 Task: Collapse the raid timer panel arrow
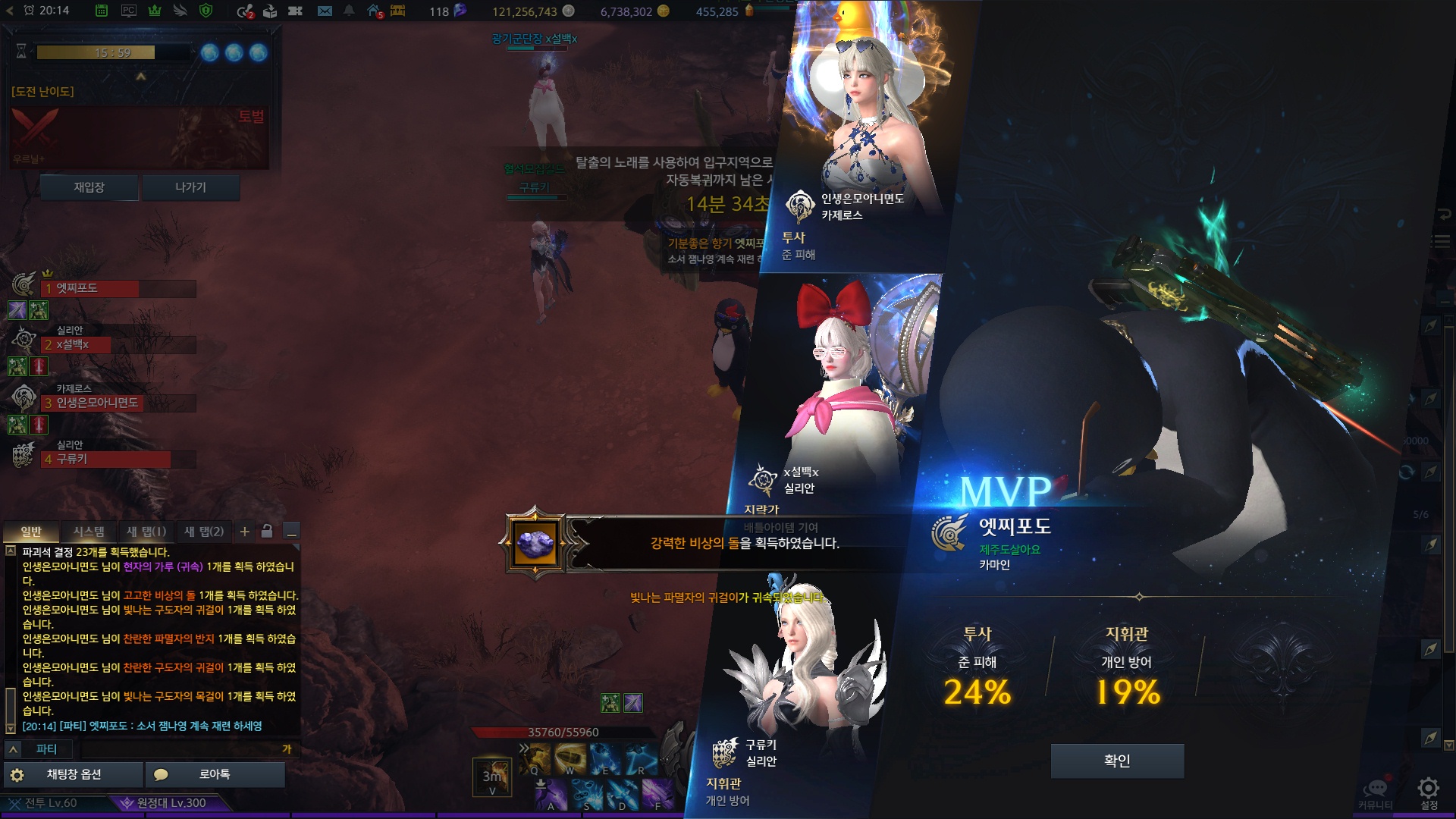point(140,77)
